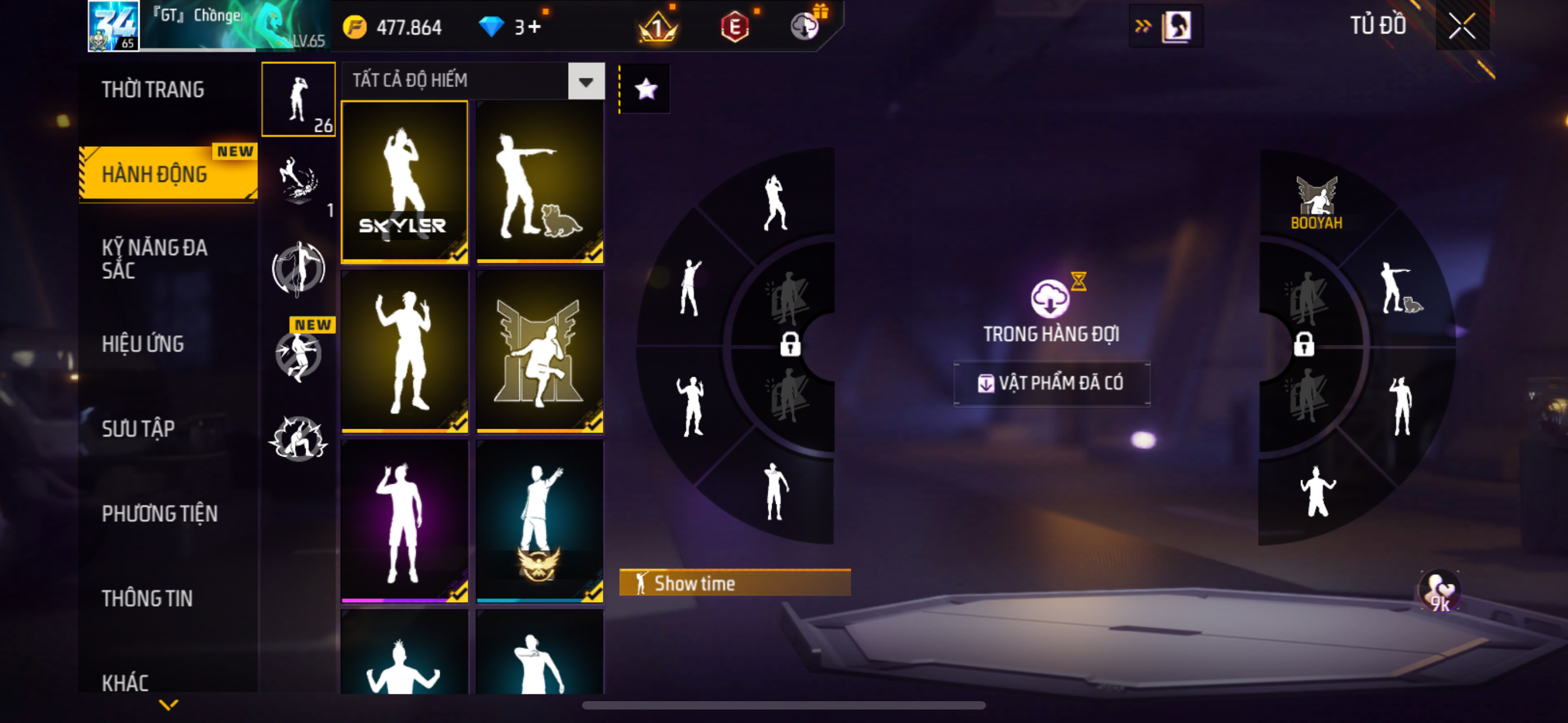Click the Show time emote label
The height and width of the screenshot is (723, 1568).
(x=734, y=583)
